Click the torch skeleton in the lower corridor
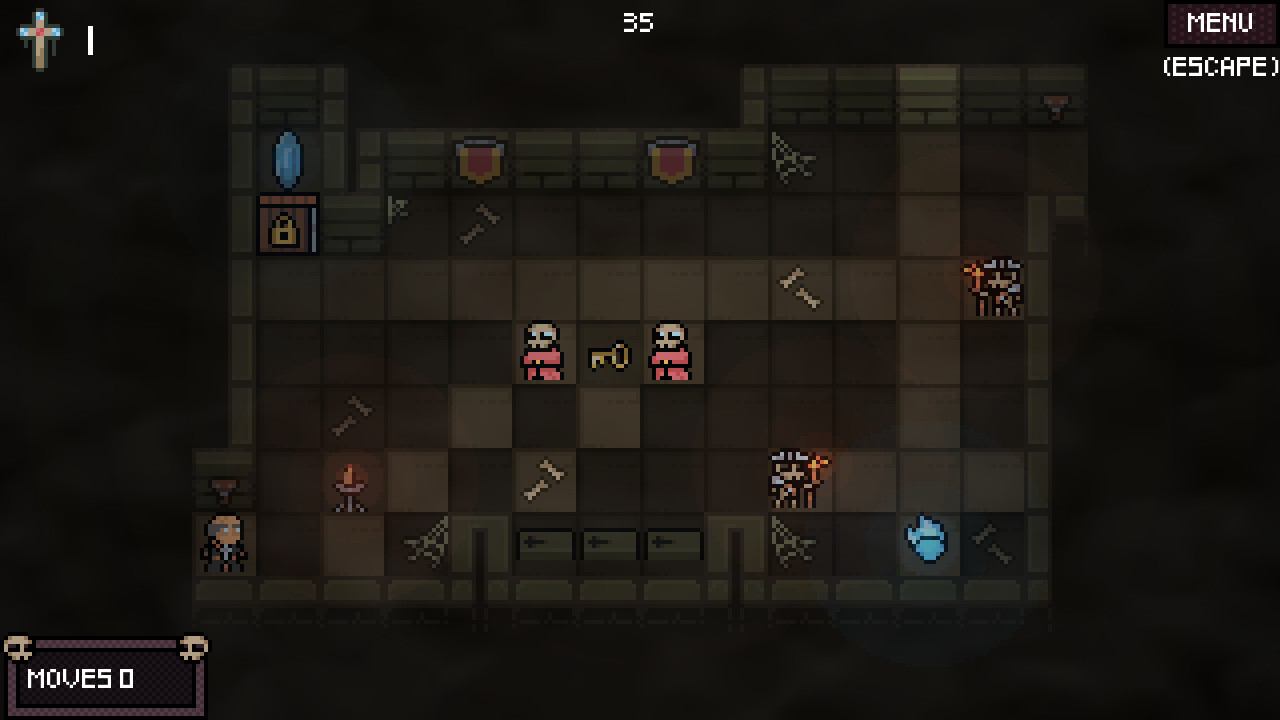 pyautogui.click(x=795, y=477)
